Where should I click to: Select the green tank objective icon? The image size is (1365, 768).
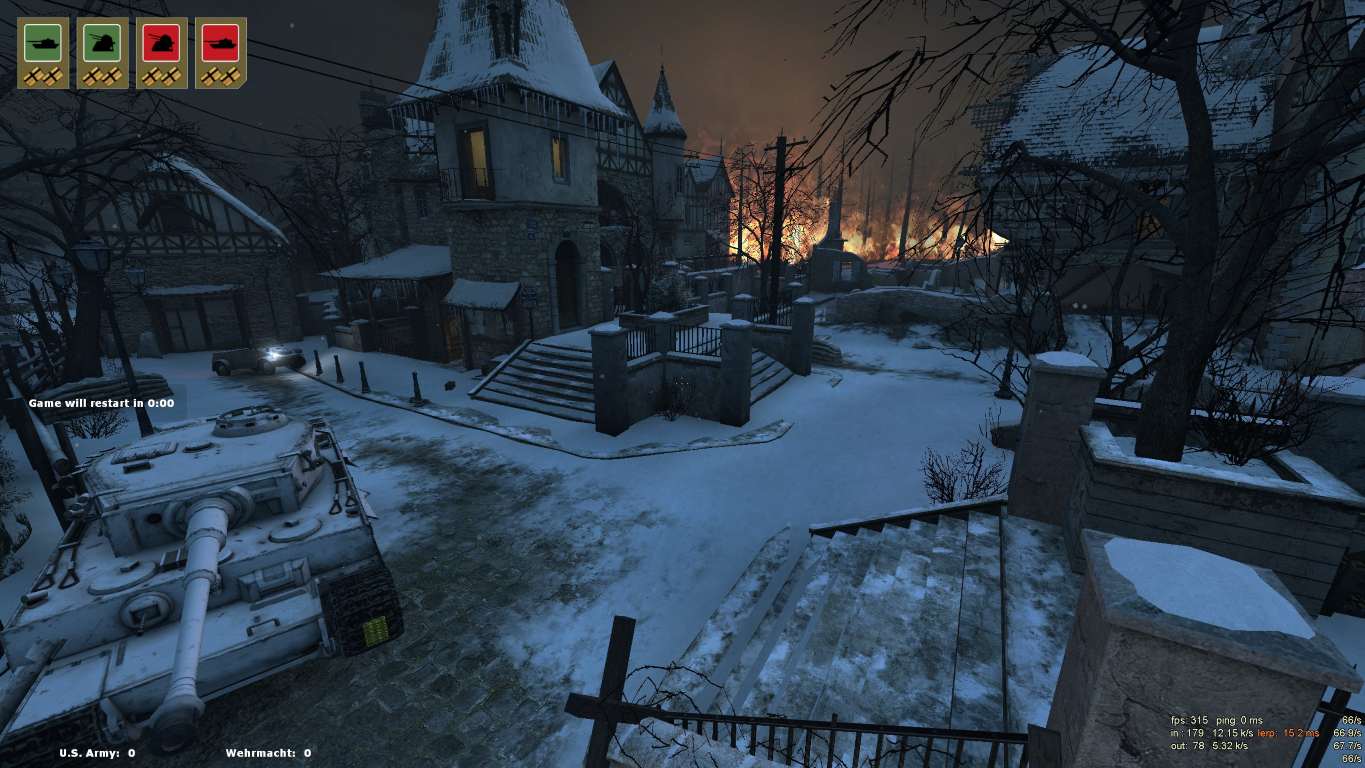43,43
